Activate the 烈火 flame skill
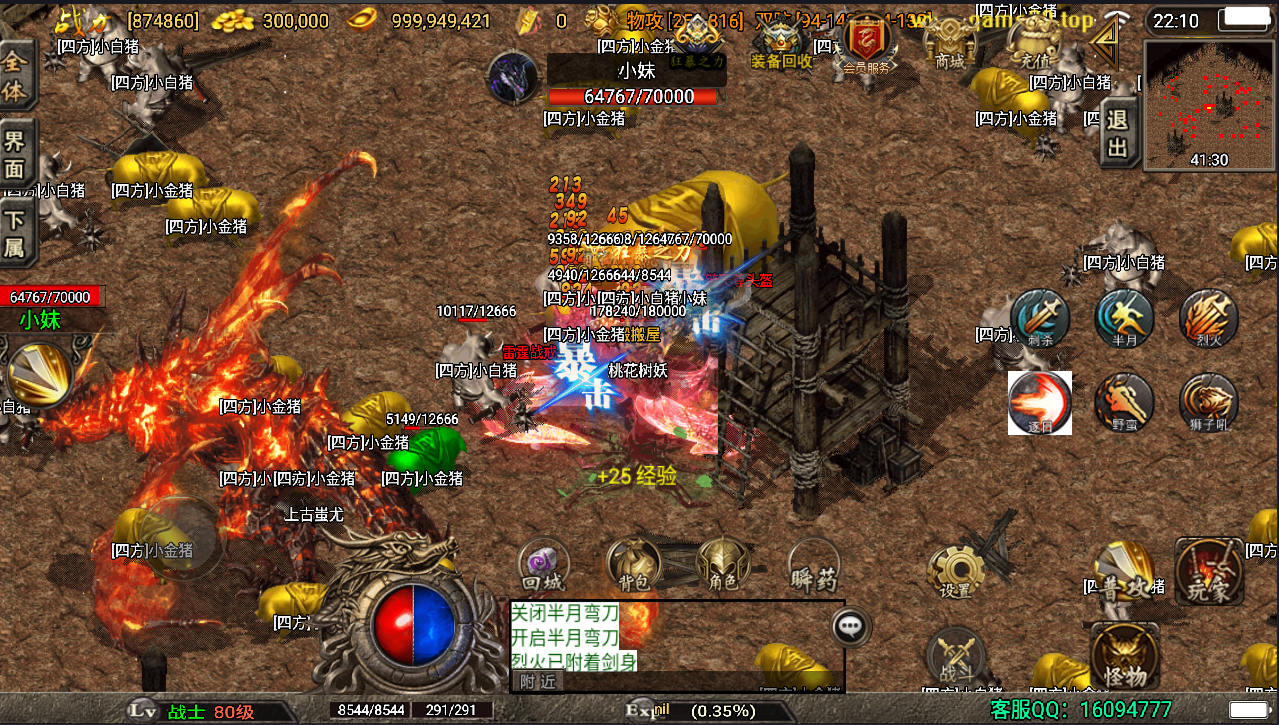The height and width of the screenshot is (725, 1279). coord(1208,319)
